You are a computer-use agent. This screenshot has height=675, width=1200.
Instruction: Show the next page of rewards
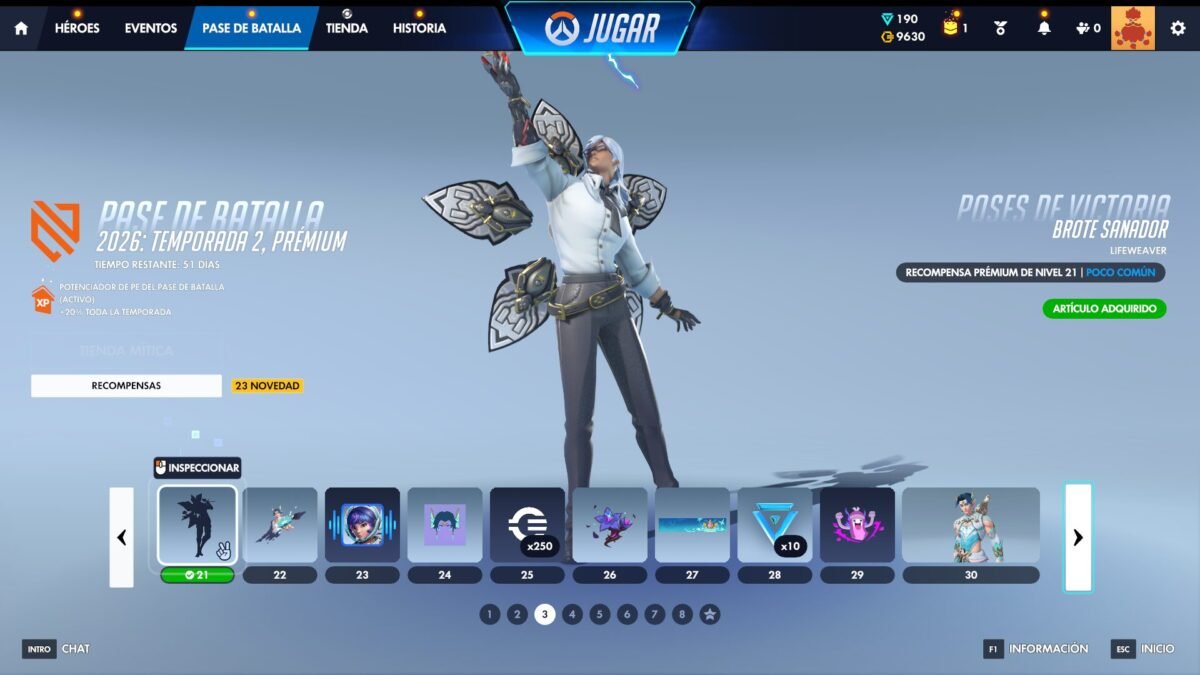(x=1077, y=537)
